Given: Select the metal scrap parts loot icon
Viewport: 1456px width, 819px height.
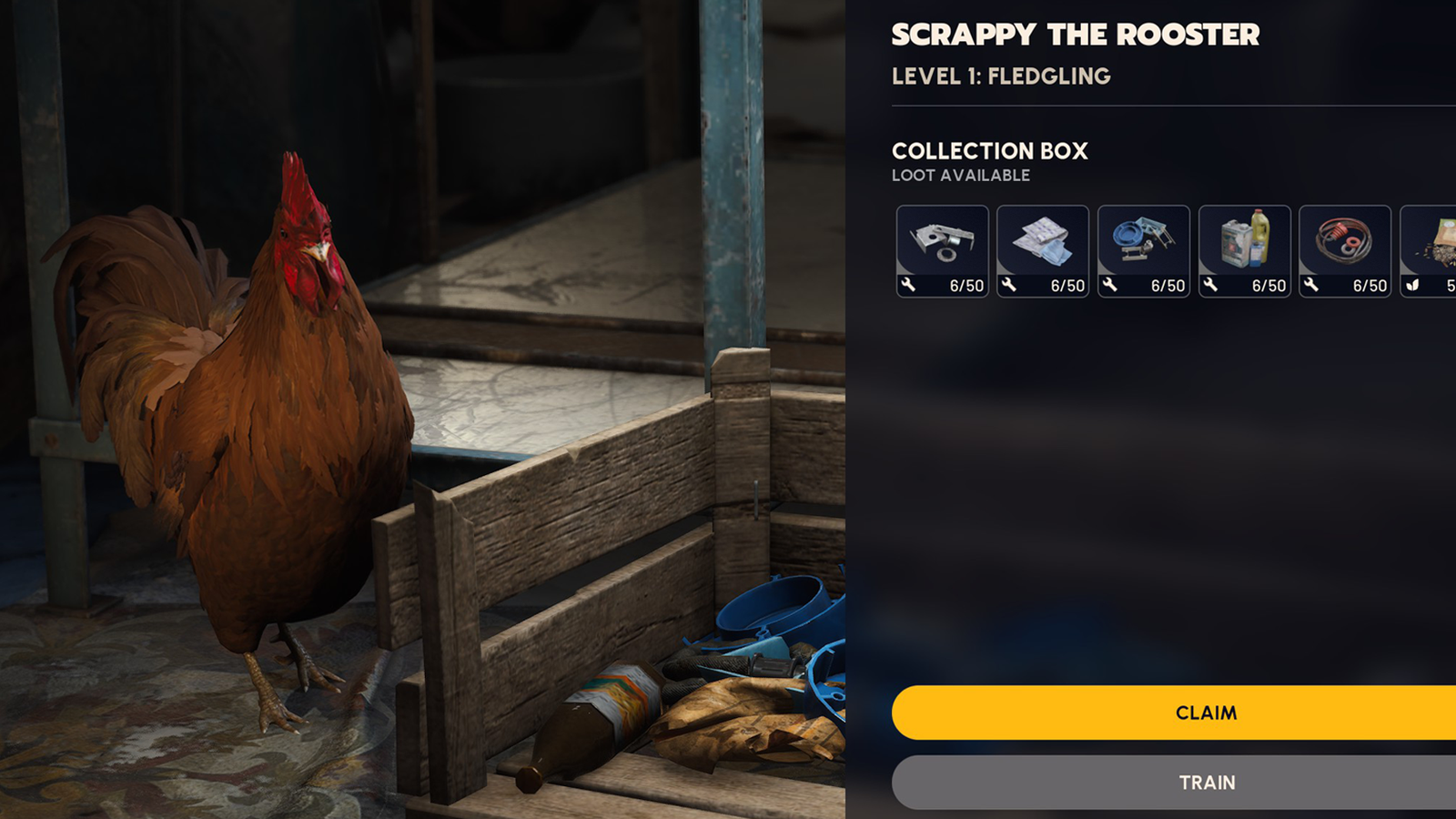Looking at the screenshot, I should pyautogui.click(x=942, y=241).
